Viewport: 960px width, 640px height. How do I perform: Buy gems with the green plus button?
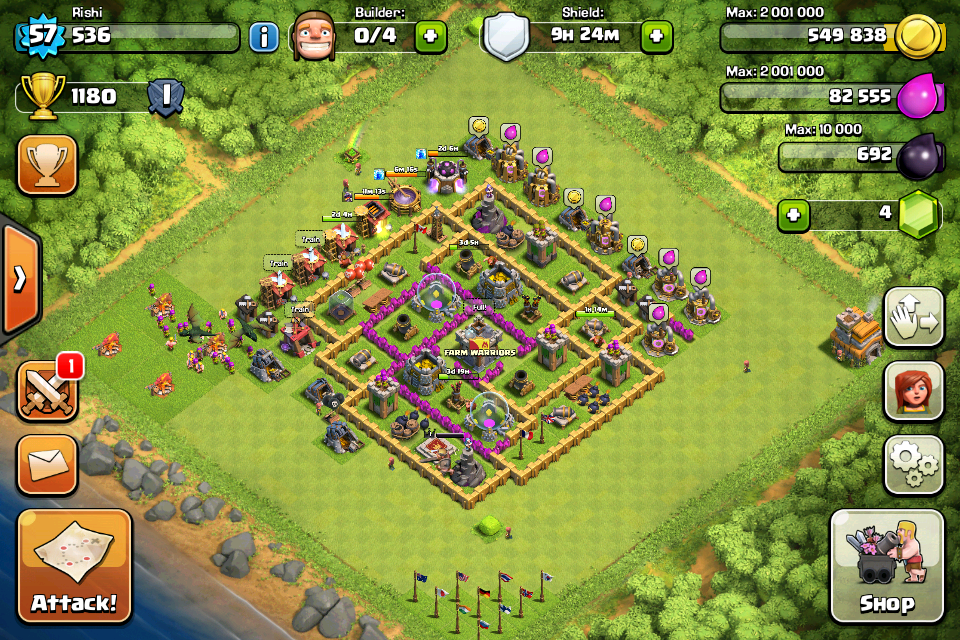pos(793,215)
